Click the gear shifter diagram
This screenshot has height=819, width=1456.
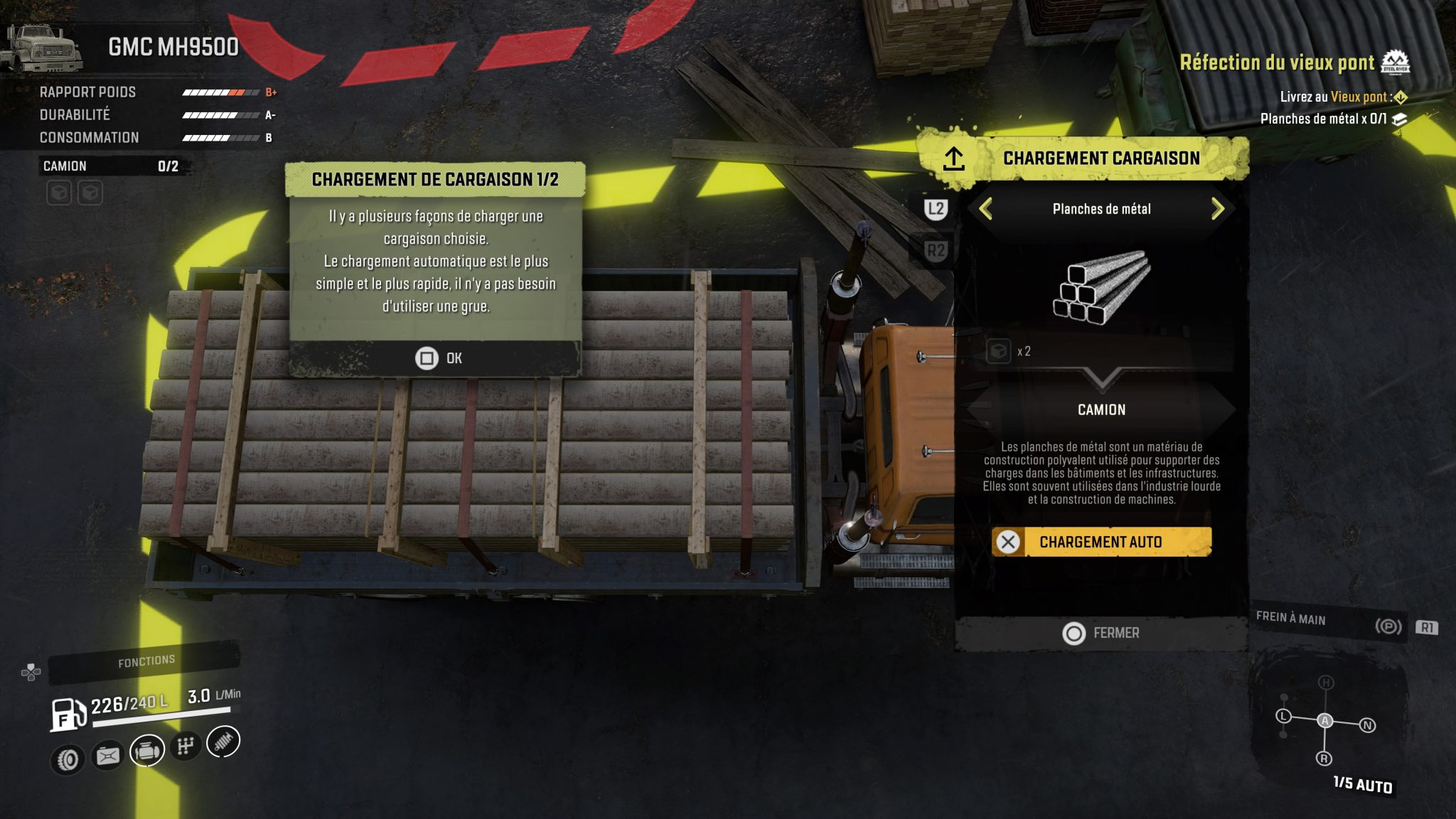click(1325, 721)
